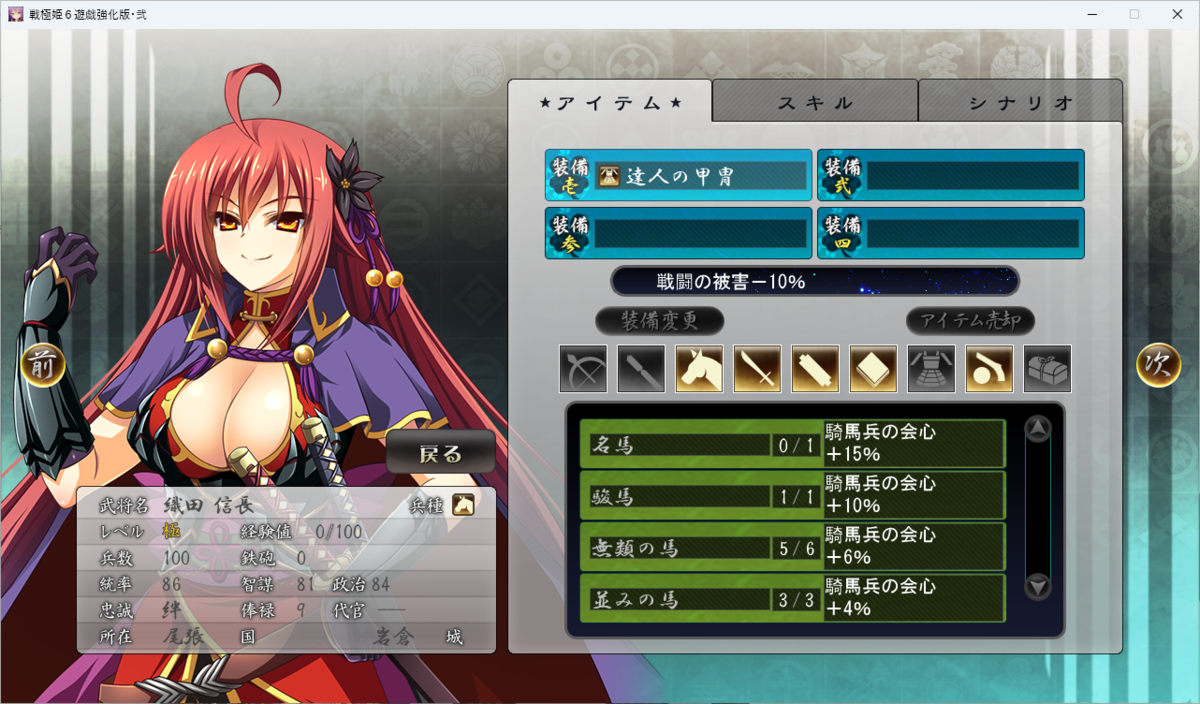This screenshot has width=1200, height=704.
Task: Go back with the 戻る button
Action: [441, 453]
